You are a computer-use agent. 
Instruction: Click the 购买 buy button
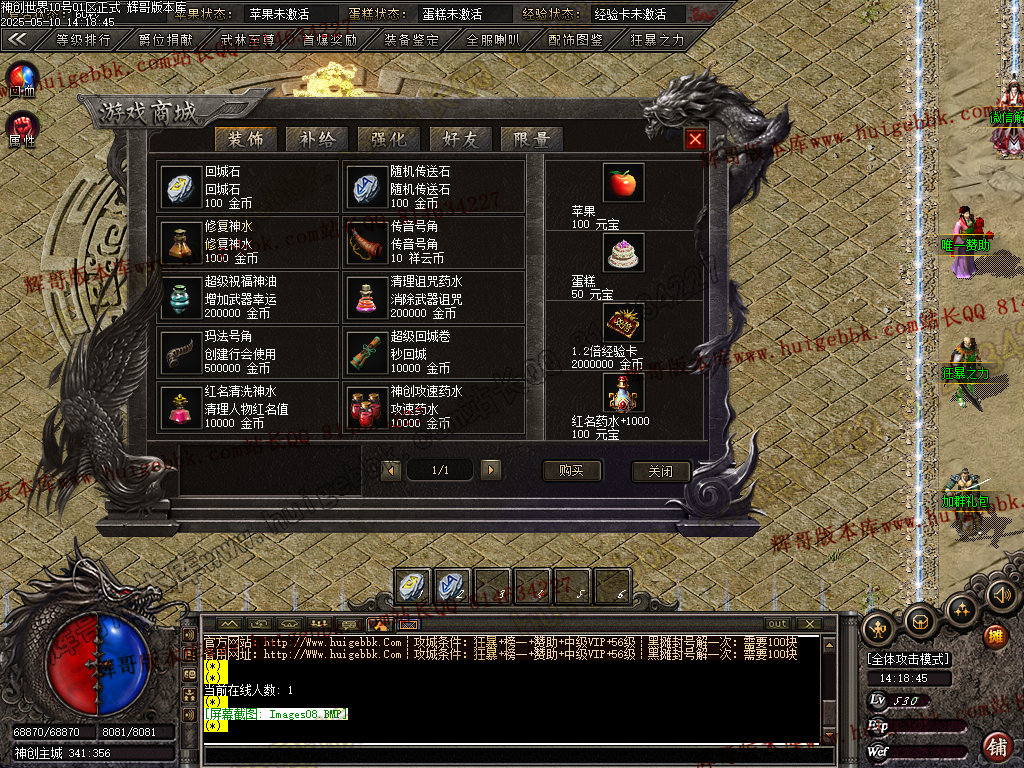tap(572, 471)
